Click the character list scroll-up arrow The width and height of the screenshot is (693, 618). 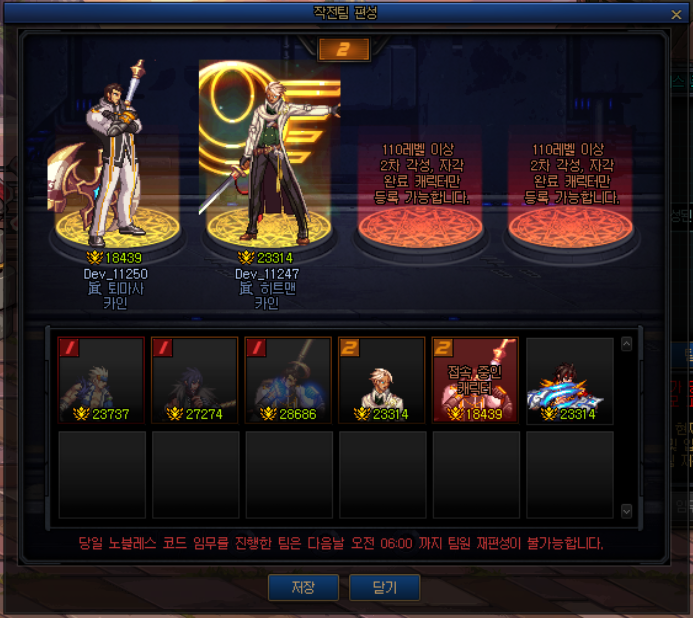coord(627,344)
